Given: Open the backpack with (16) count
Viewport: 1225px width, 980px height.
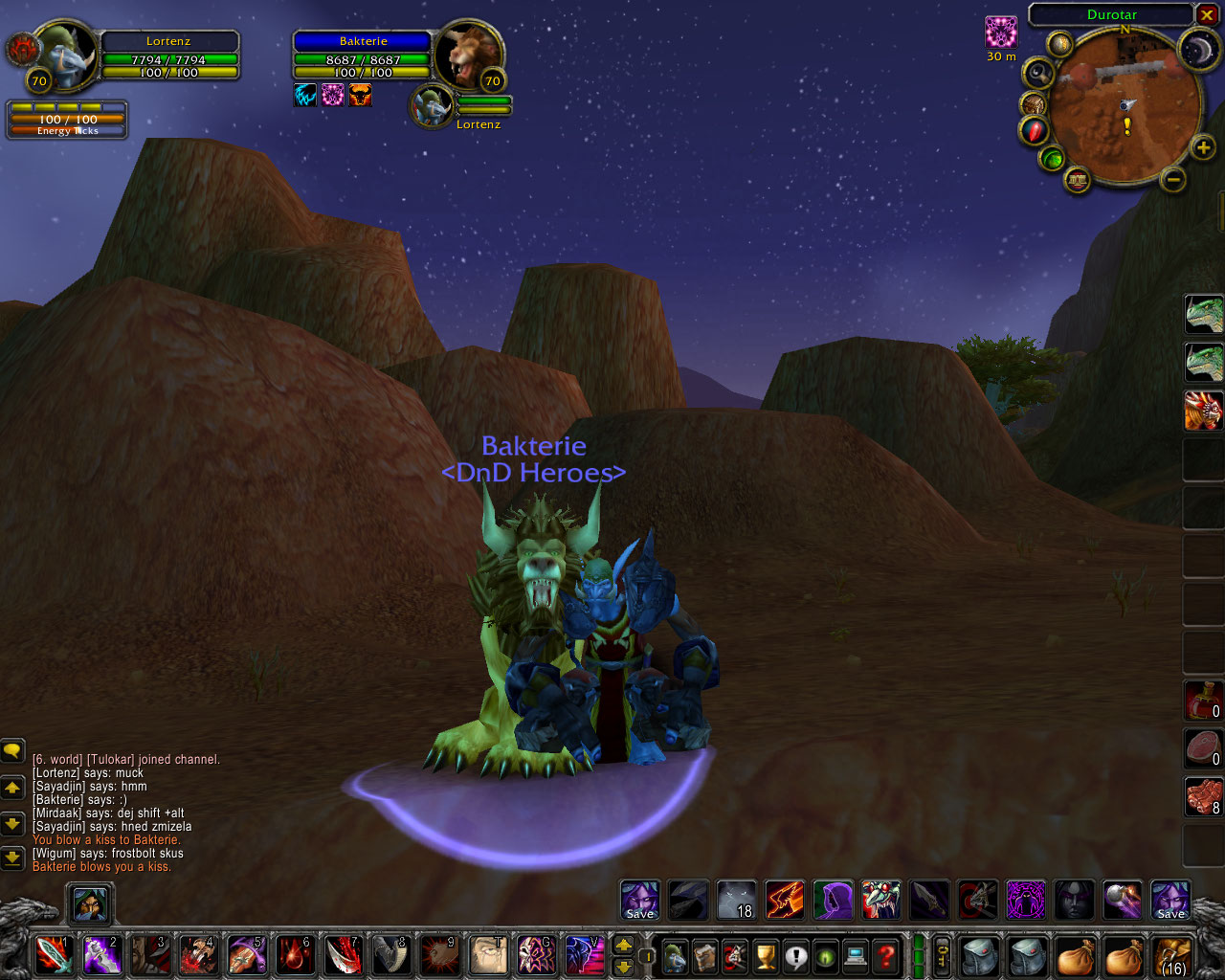Looking at the screenshot, I should pos(1171,955).
